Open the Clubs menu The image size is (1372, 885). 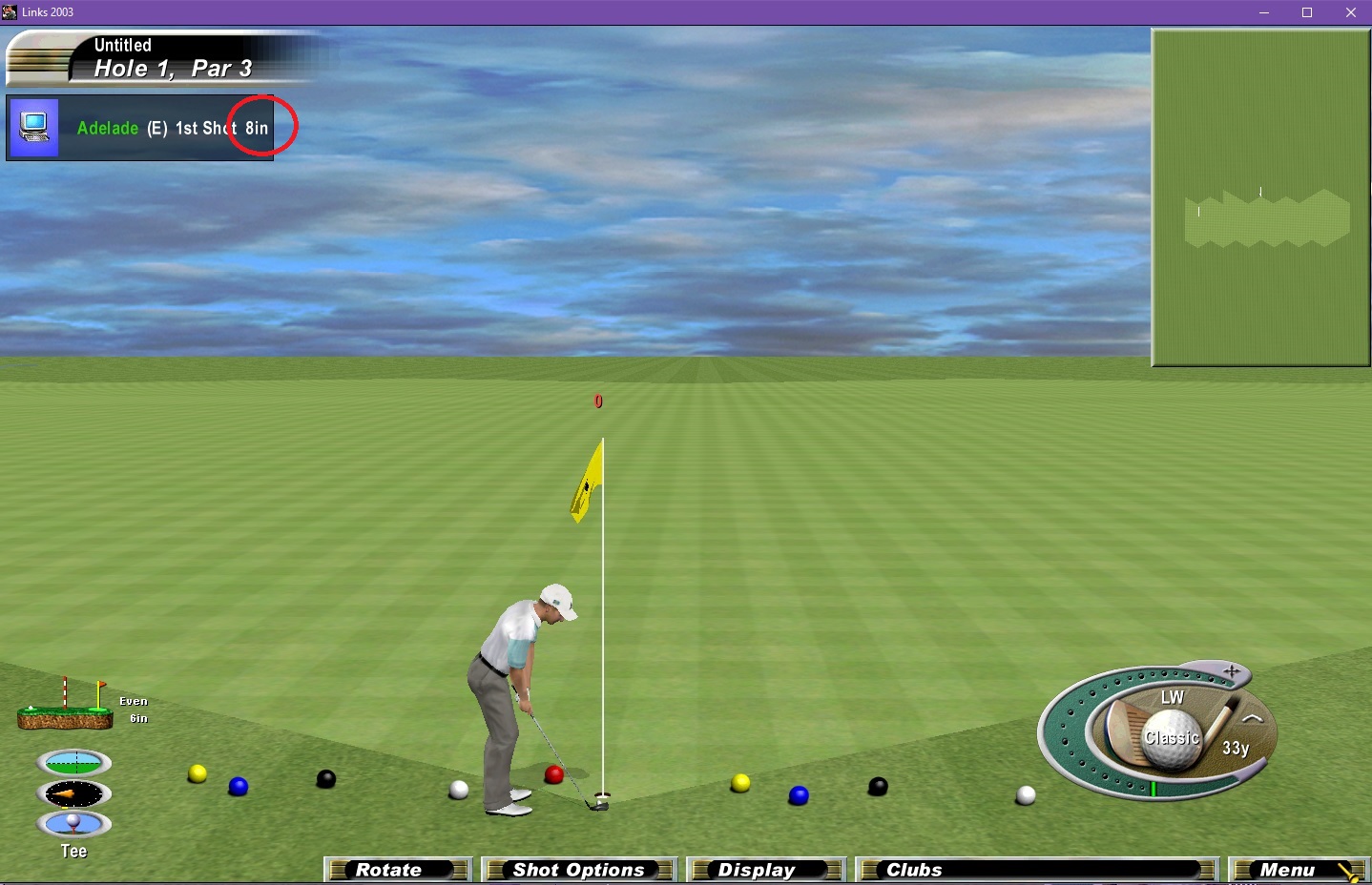pos(1035,870)
